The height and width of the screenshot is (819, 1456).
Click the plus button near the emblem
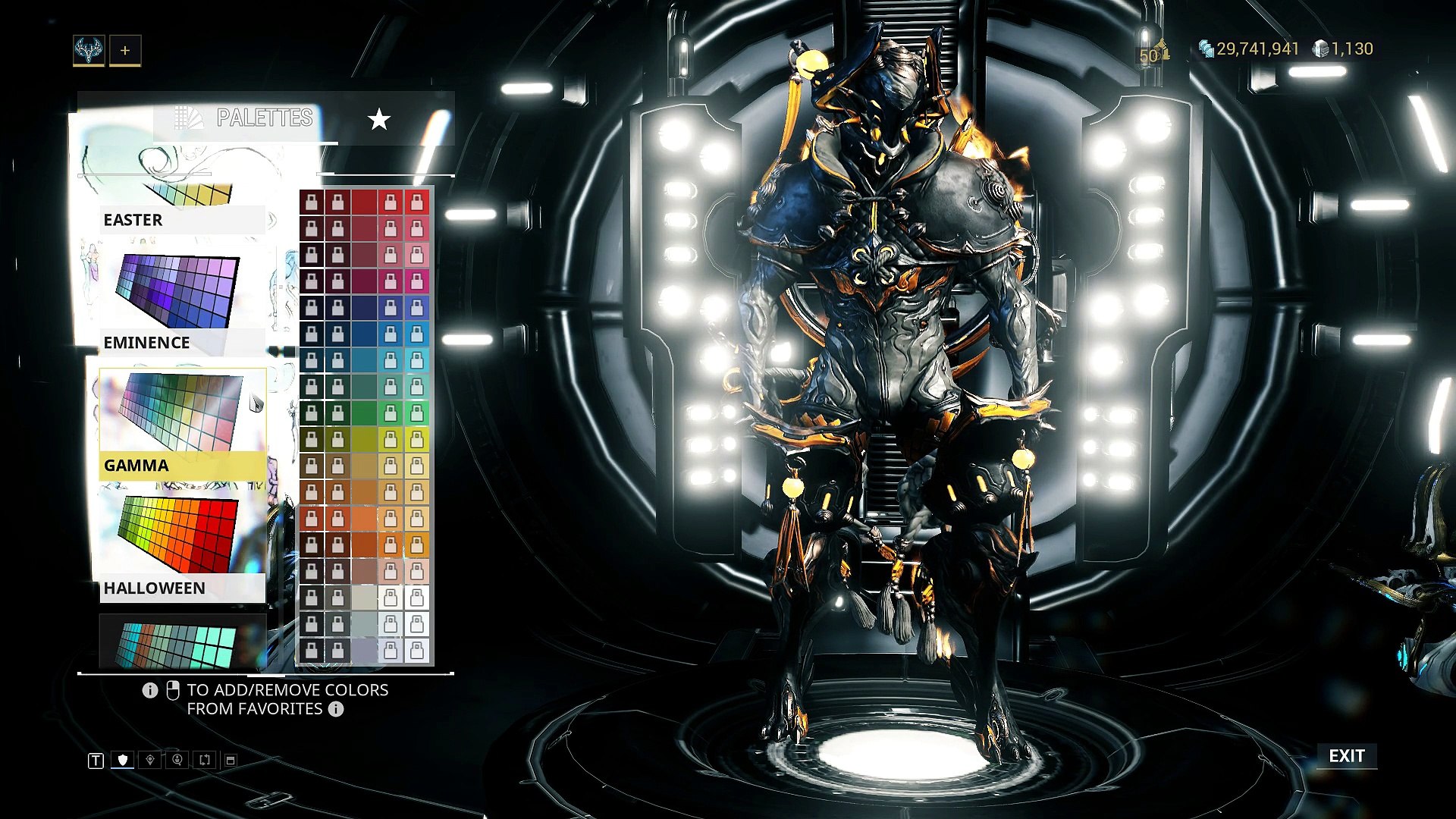click(125, 50)
